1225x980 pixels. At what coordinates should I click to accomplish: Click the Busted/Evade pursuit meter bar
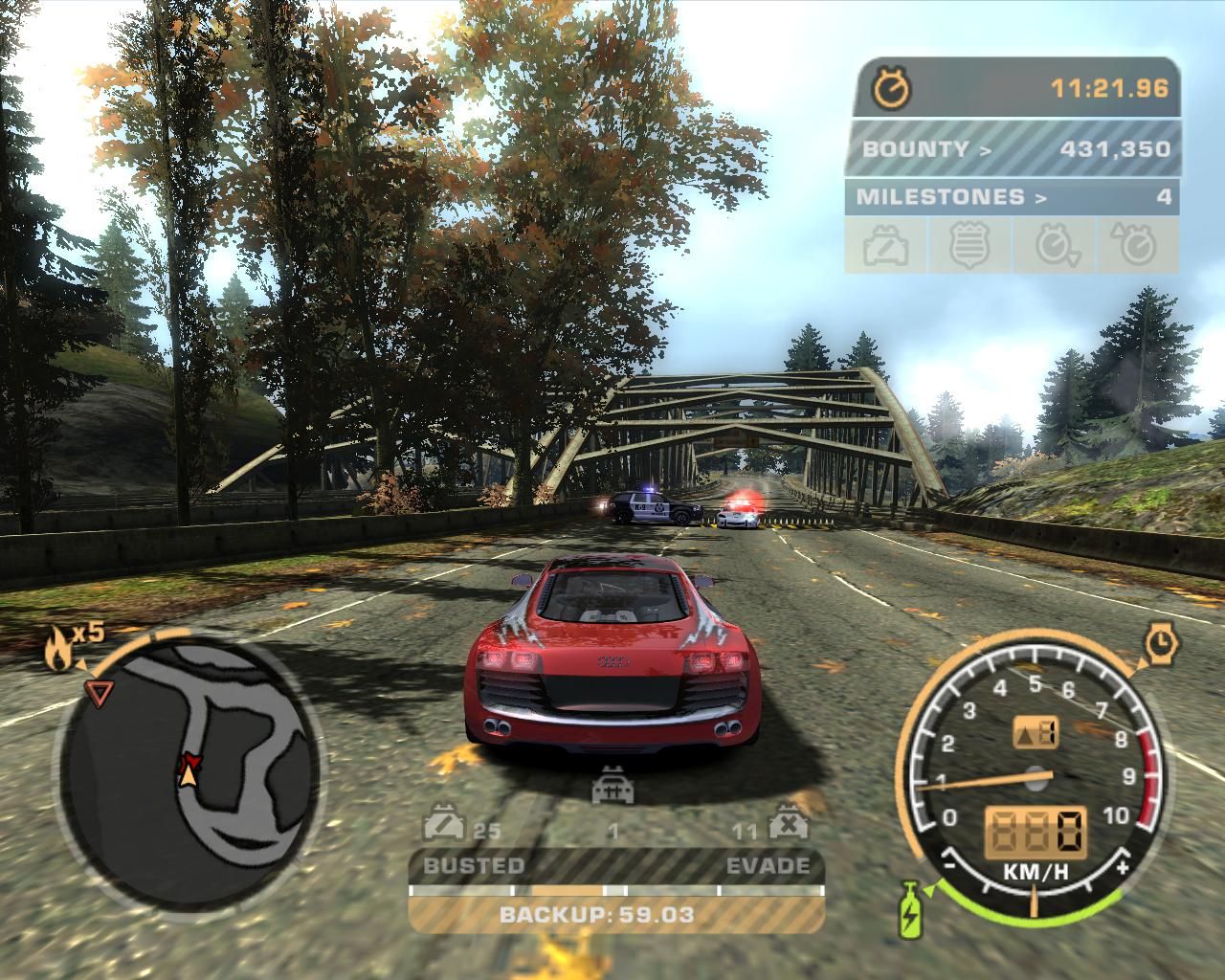click(616, 890)
